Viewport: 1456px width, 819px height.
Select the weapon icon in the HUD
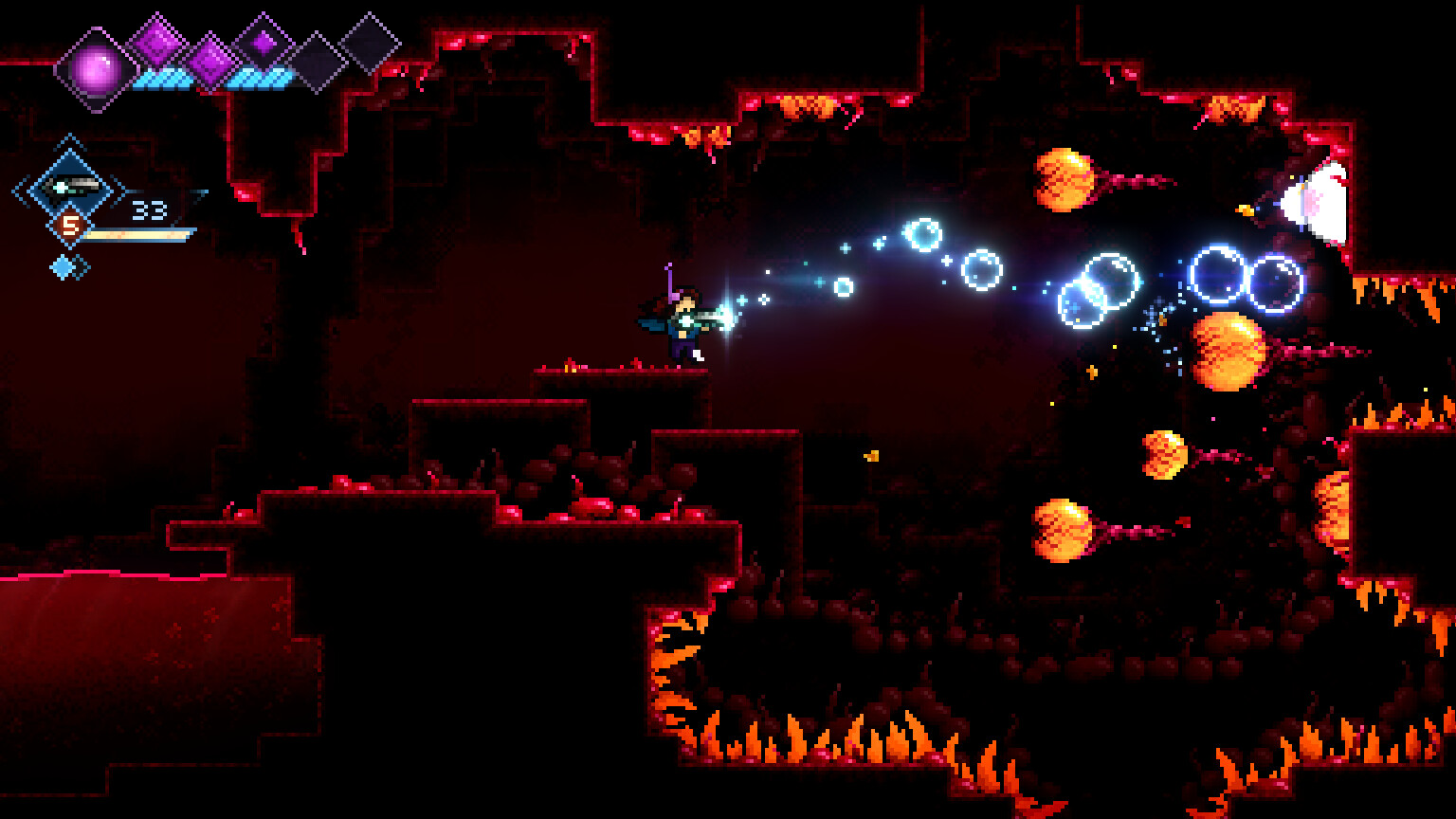70,186
